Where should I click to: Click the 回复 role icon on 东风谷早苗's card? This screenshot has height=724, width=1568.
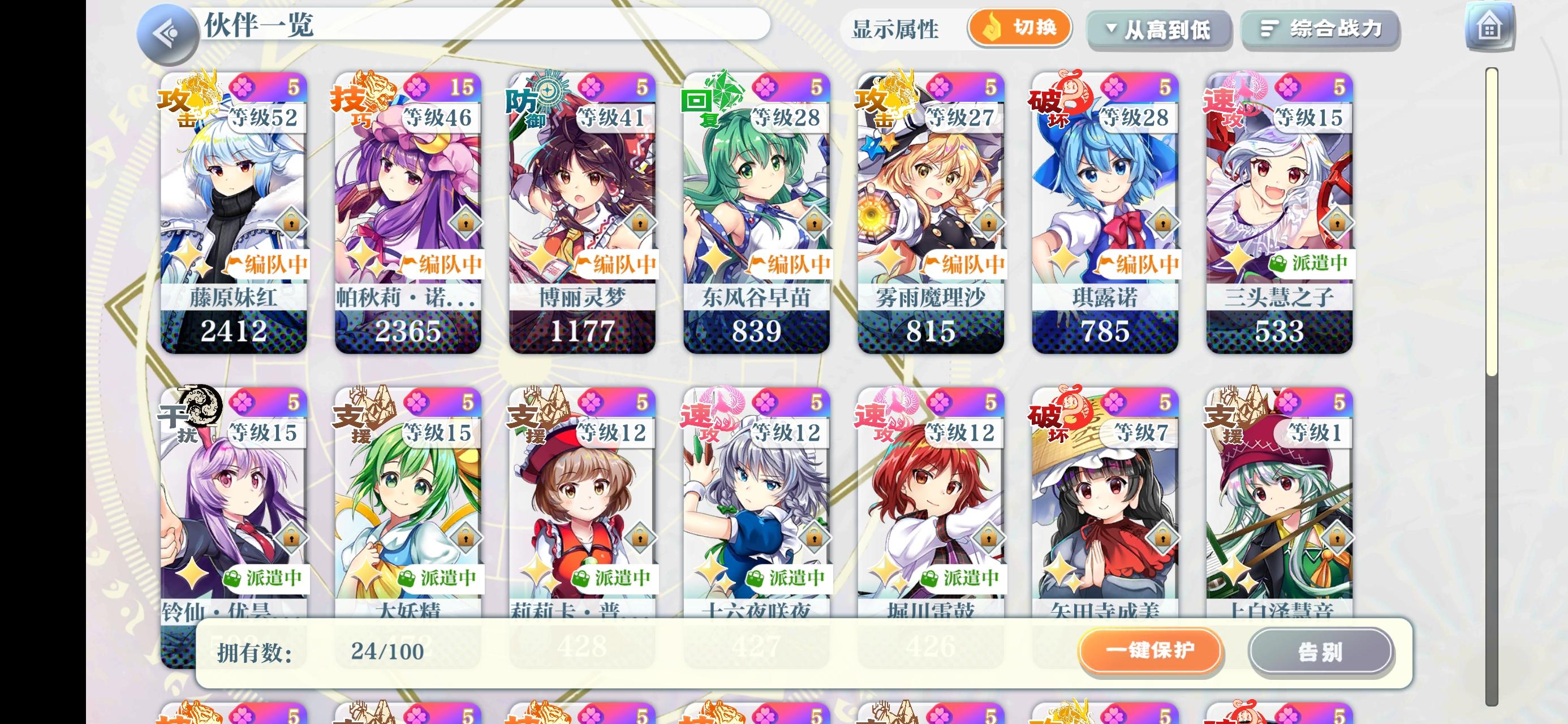703,105
